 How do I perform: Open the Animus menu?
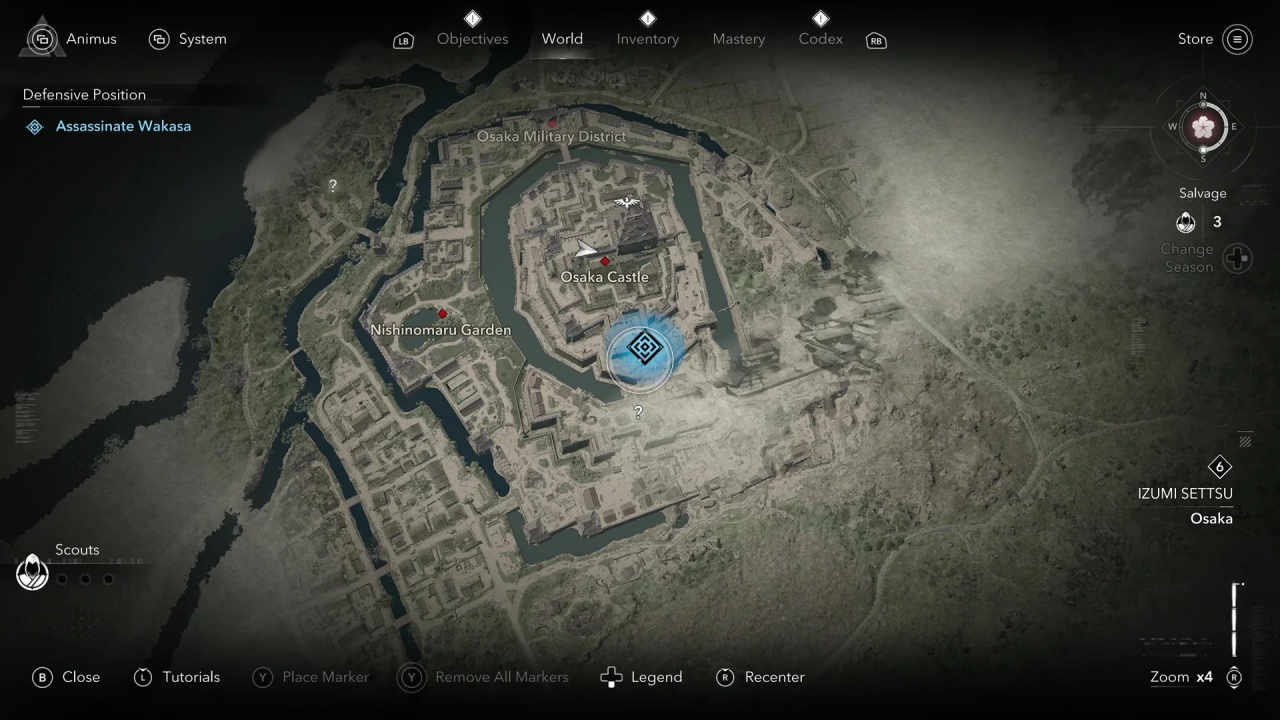[72, 39]
